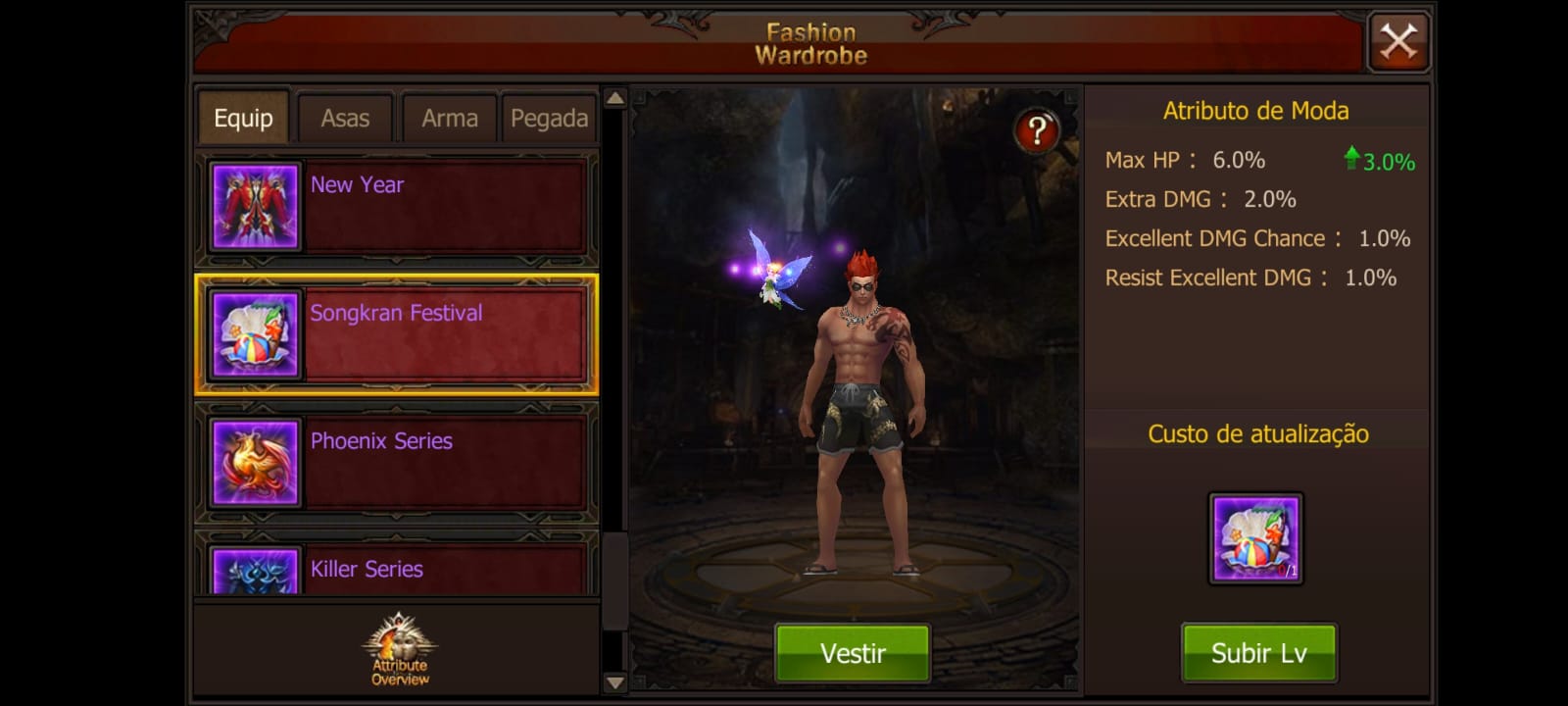Switch to the Arma tab
Image resolution: width=1568 pixels, height=706 pixels.
coord(449,119)
